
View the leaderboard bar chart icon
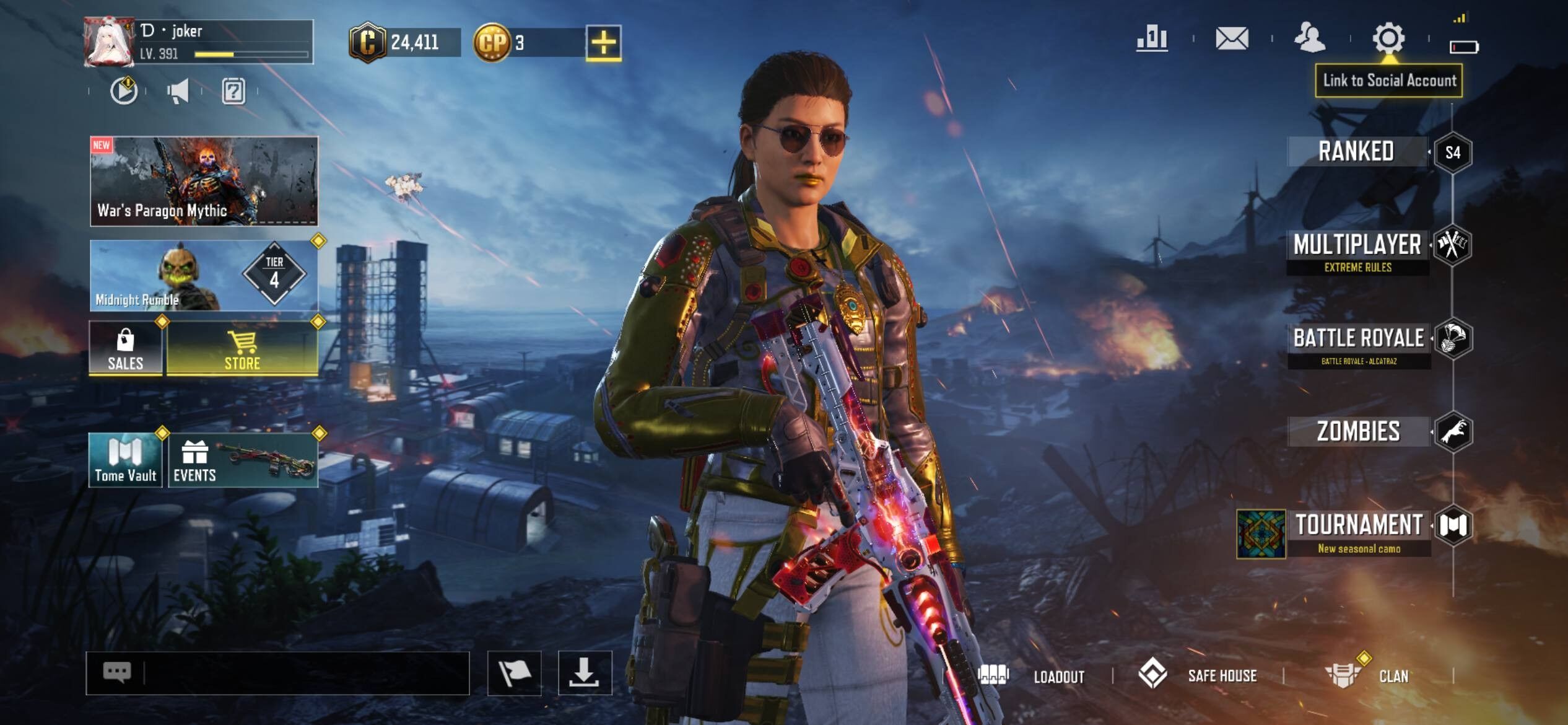1152,38
